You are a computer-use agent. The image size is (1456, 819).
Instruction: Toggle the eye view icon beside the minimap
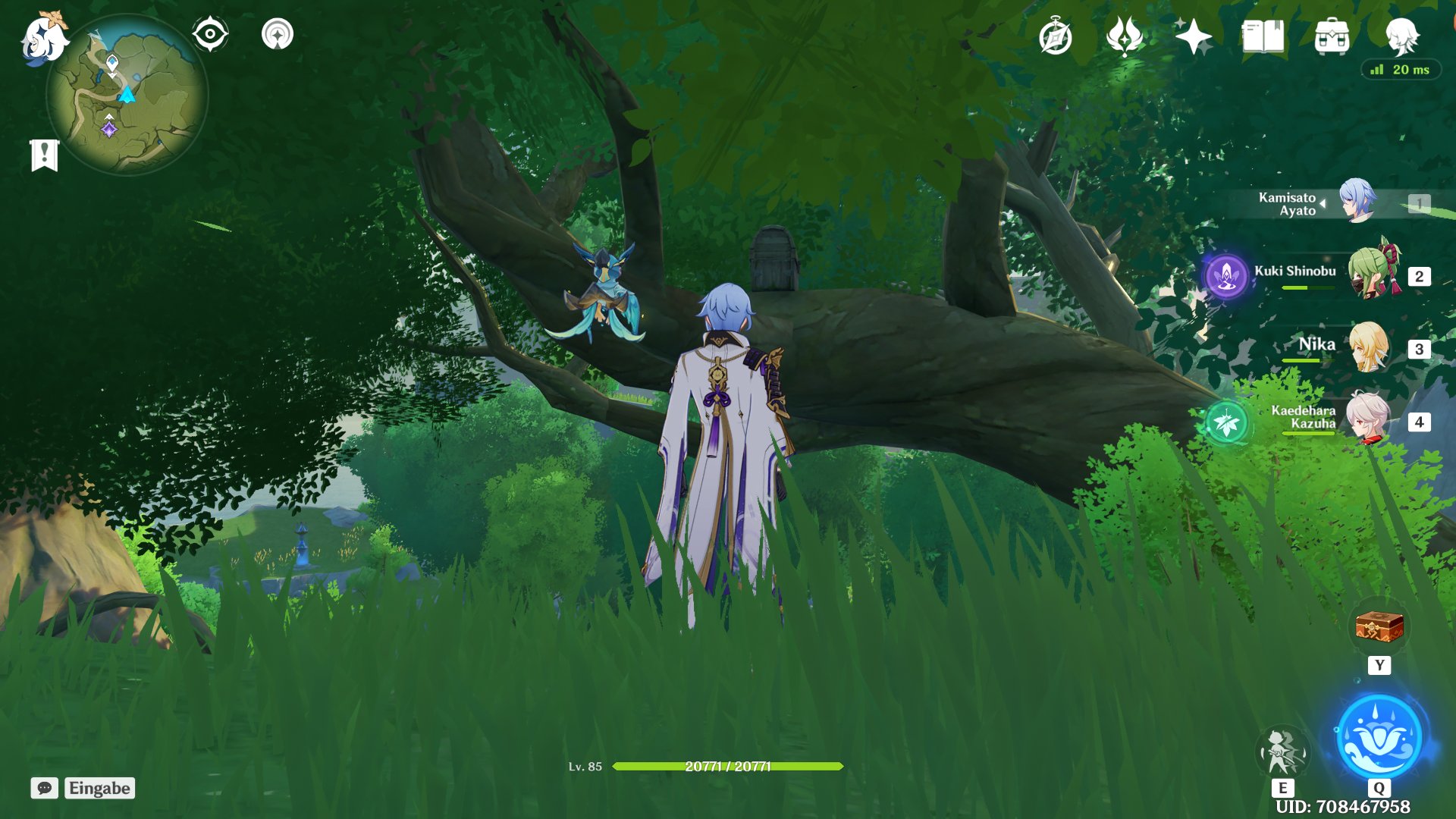click(209, 33)
